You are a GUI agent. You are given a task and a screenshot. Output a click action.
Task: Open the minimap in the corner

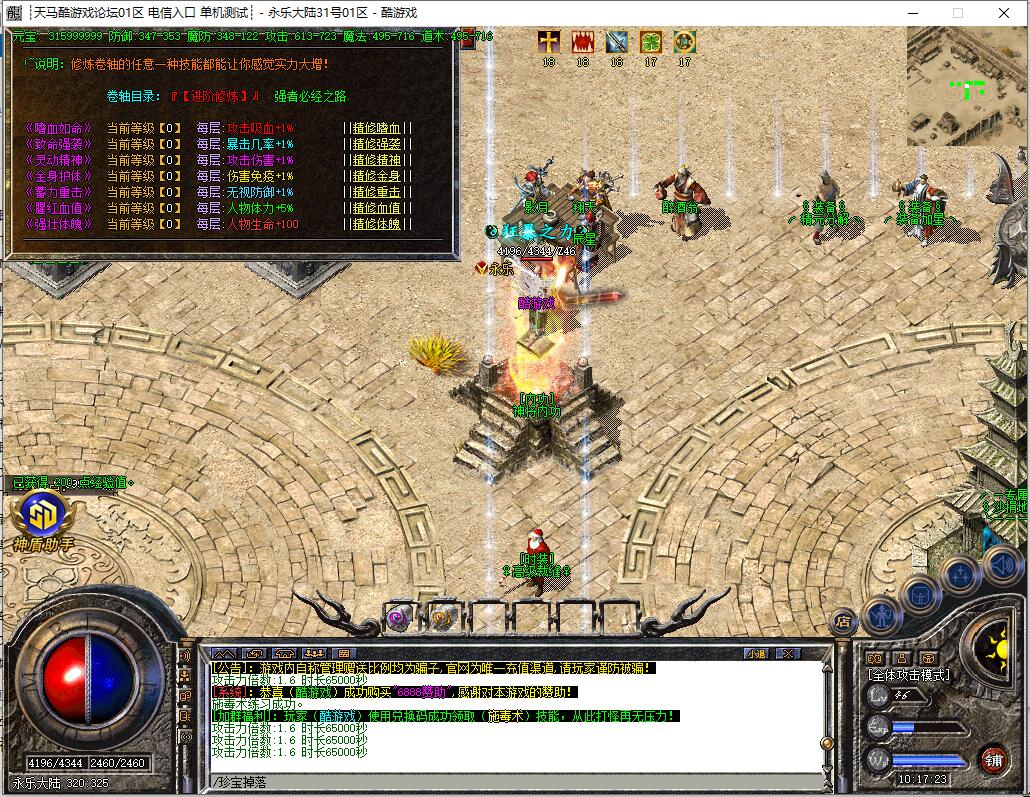pos(966,86)
